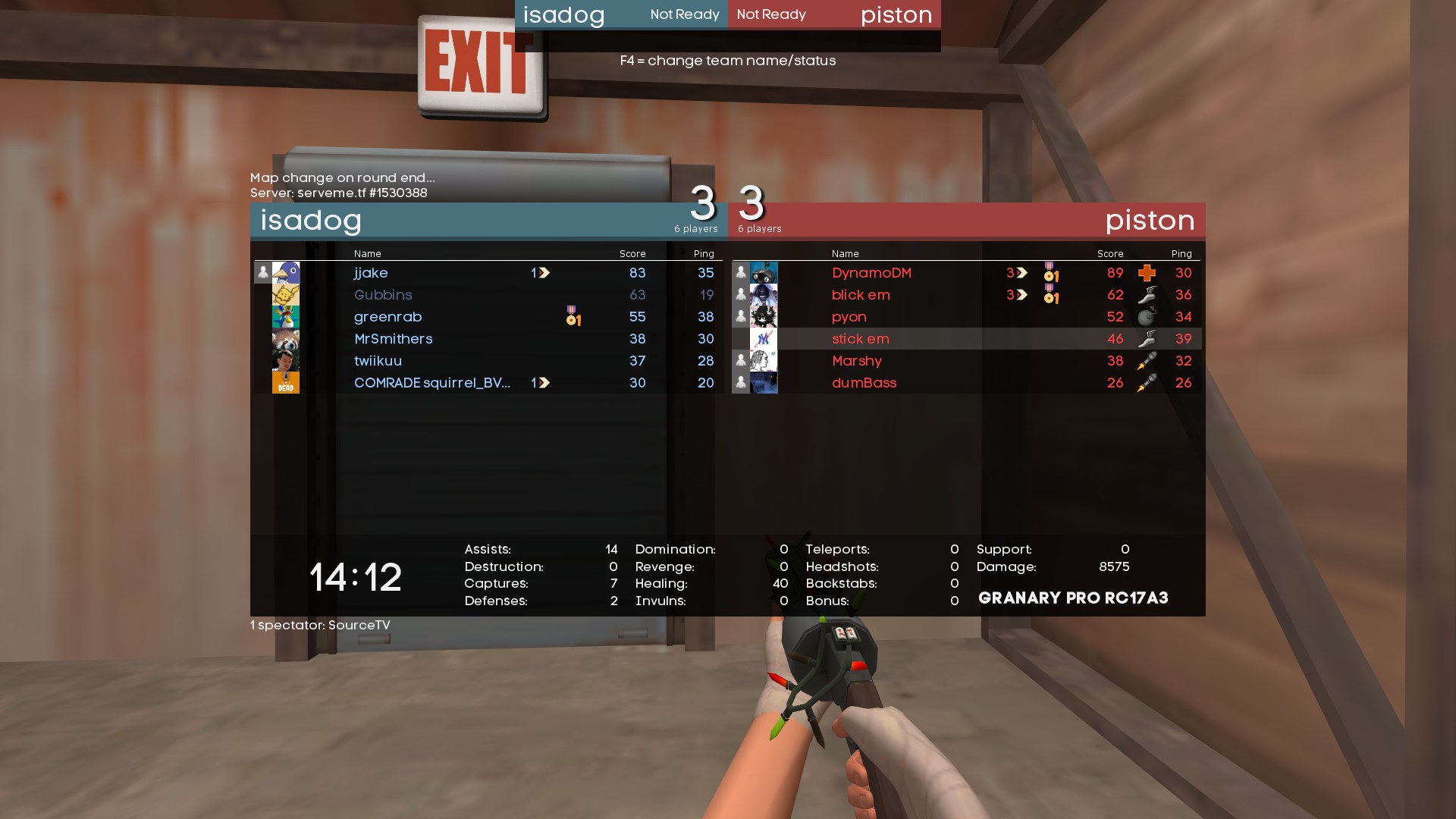Click jjake's penguin avatar thumbnail
The height and width of the screenshot is (819, 1456).
tap(286, 273)
